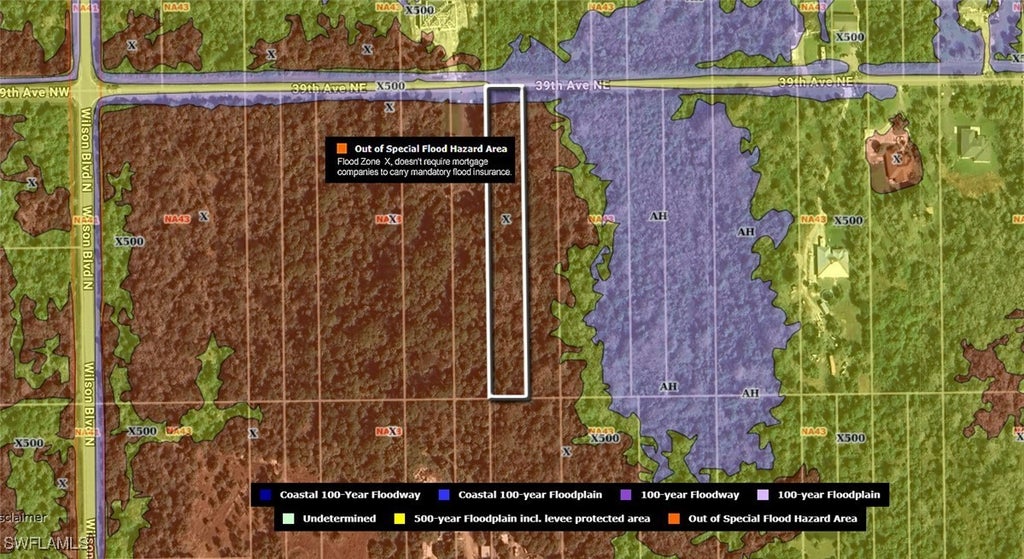The width and height of the screenshot is (1024, 559).
Task: Click the legend's Out of Special Flood Hazard Area entry
Action: point(768,519)
